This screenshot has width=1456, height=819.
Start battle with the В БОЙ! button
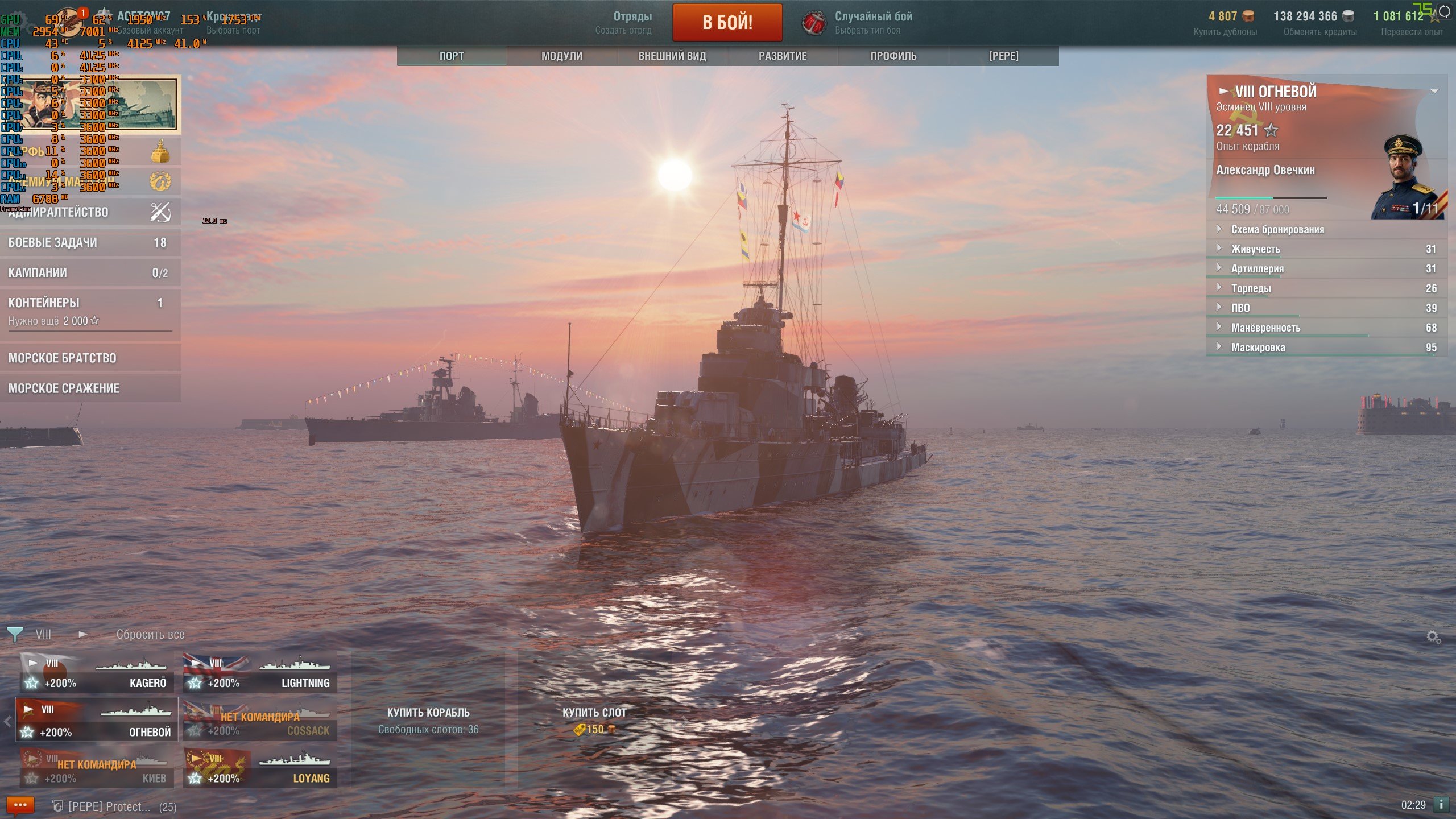click(727, 23)
